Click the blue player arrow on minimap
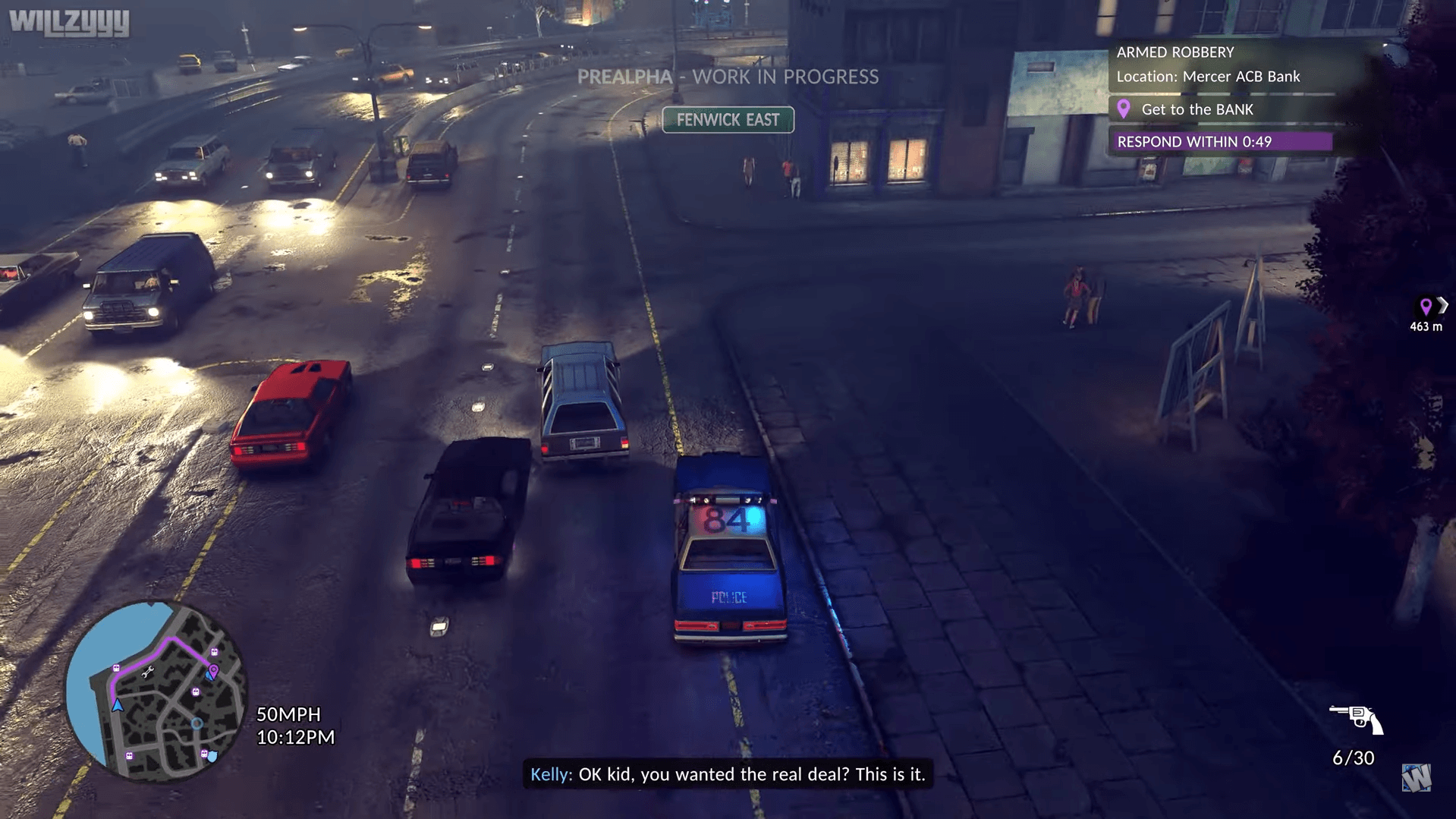 (x=118, y=705)
